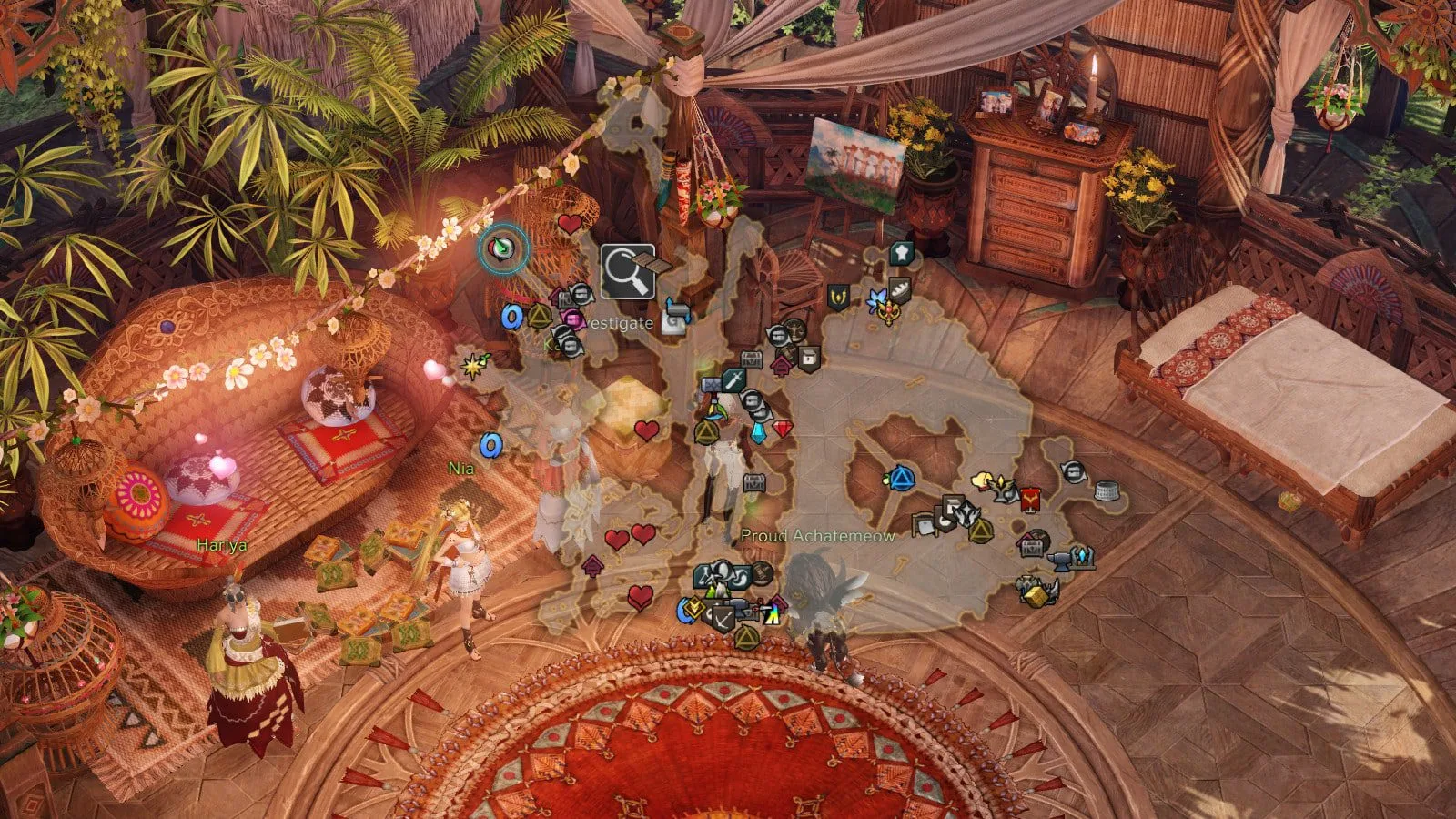The width and height of the screenshot is (1456, 819).
Task: Select the bread loaf food merchant marker
Action: coord(899,289)
